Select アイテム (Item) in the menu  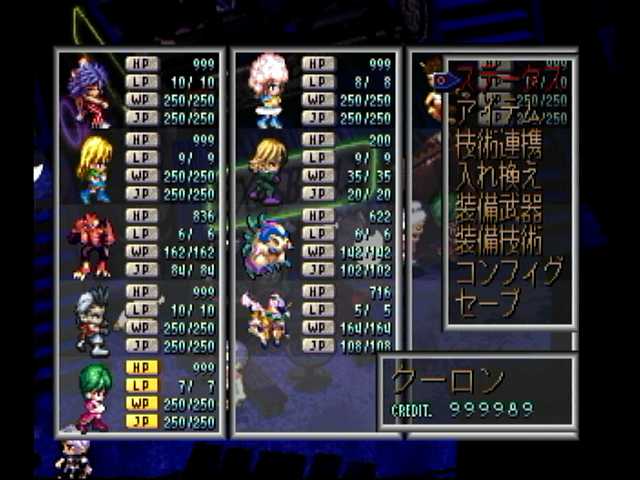click(x=500, y=109)
